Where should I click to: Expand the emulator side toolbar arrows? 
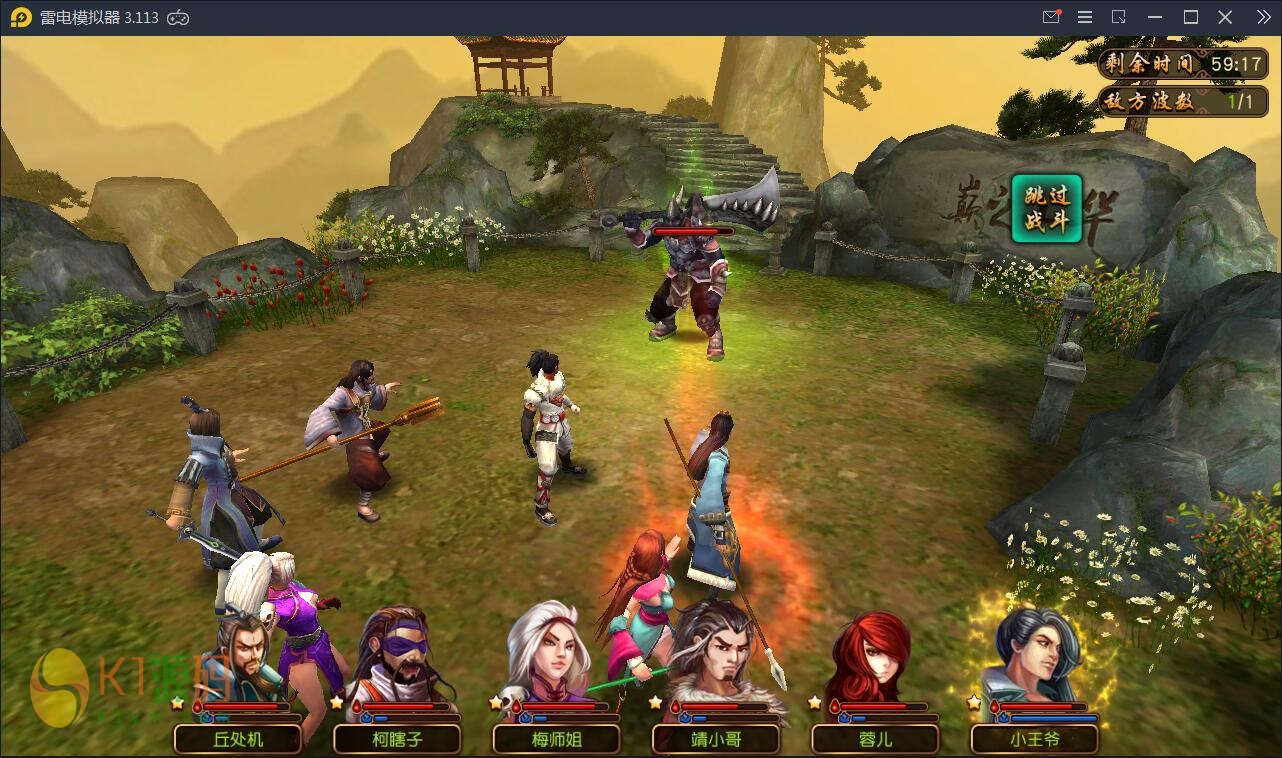(x=1263, y=17)
